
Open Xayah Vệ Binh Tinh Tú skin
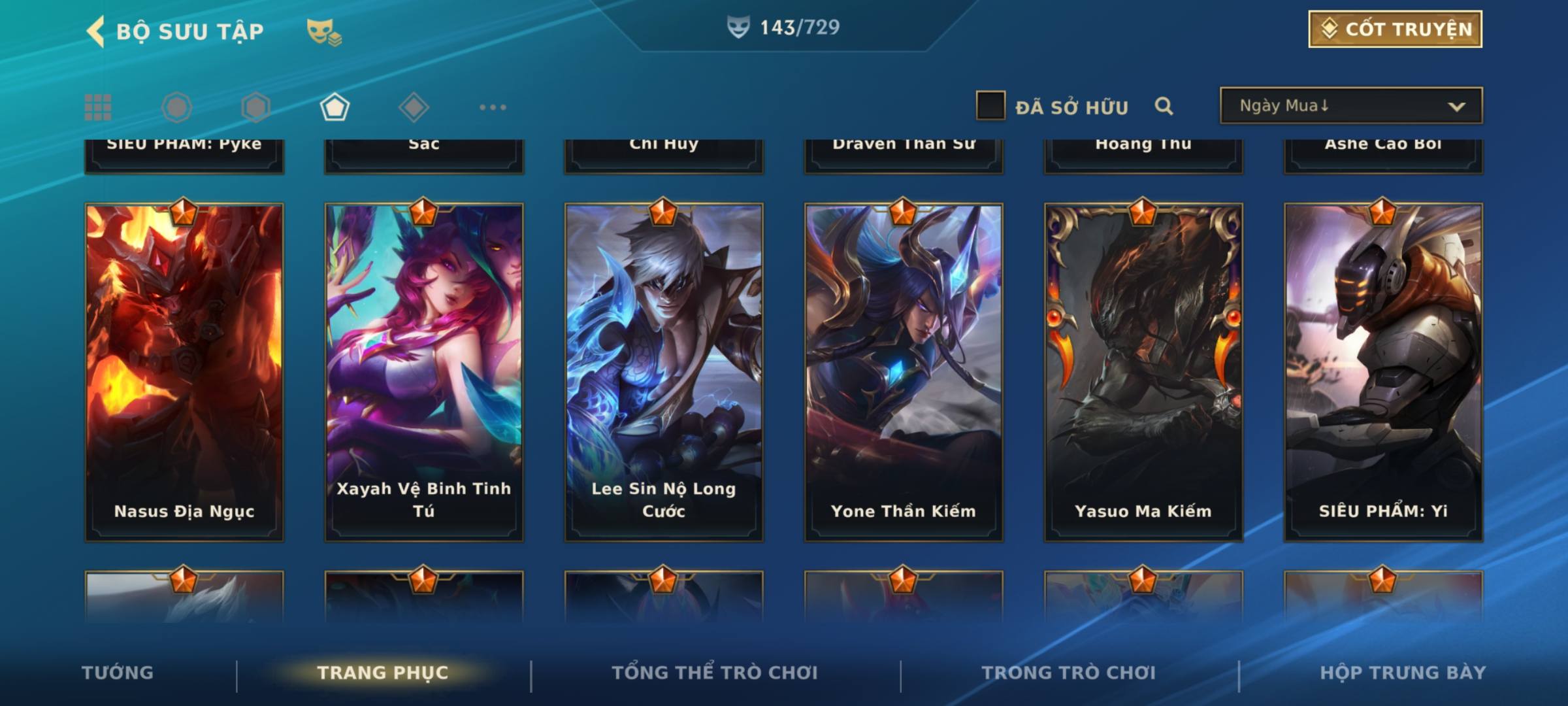coord(424,371)
